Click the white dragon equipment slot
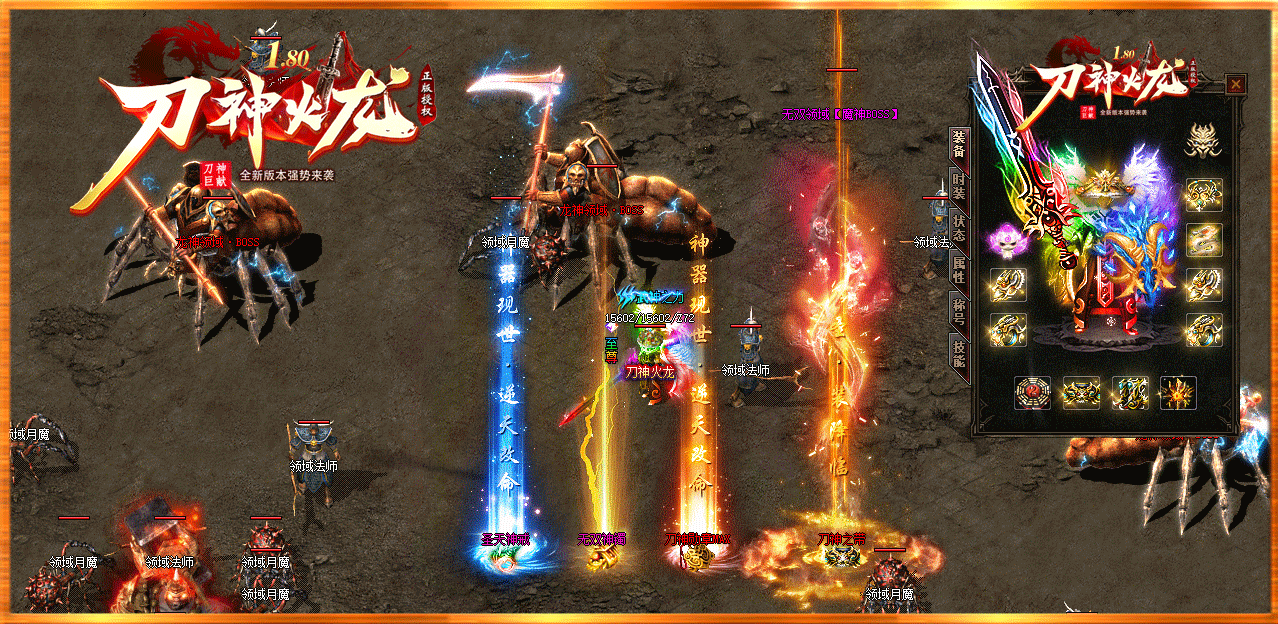This screenshot has width=1278, height=624. [x=1204, y=239]
